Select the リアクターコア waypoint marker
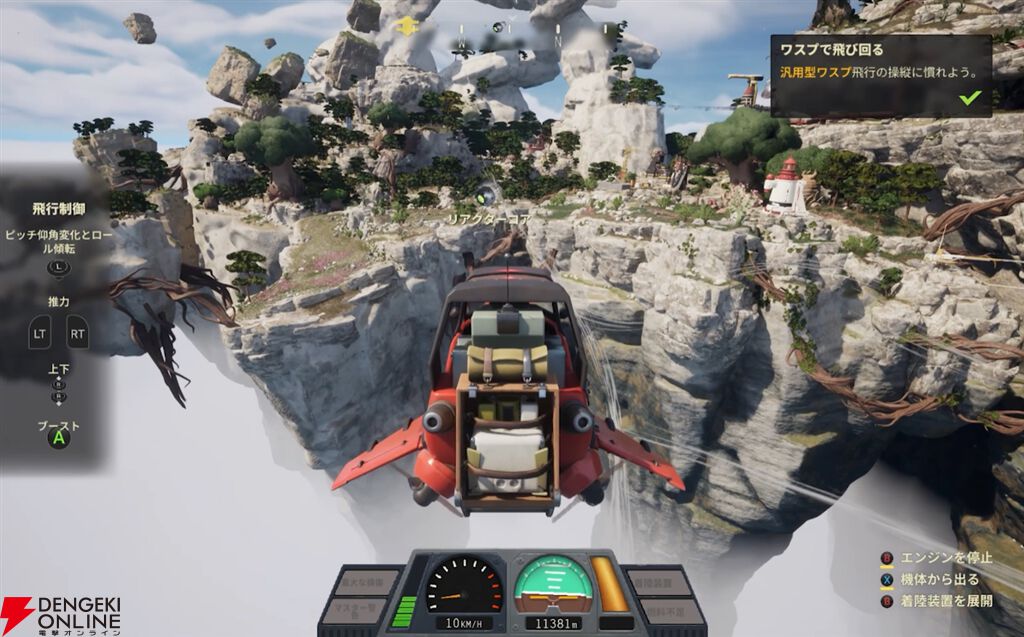 [x=487, y=195]
